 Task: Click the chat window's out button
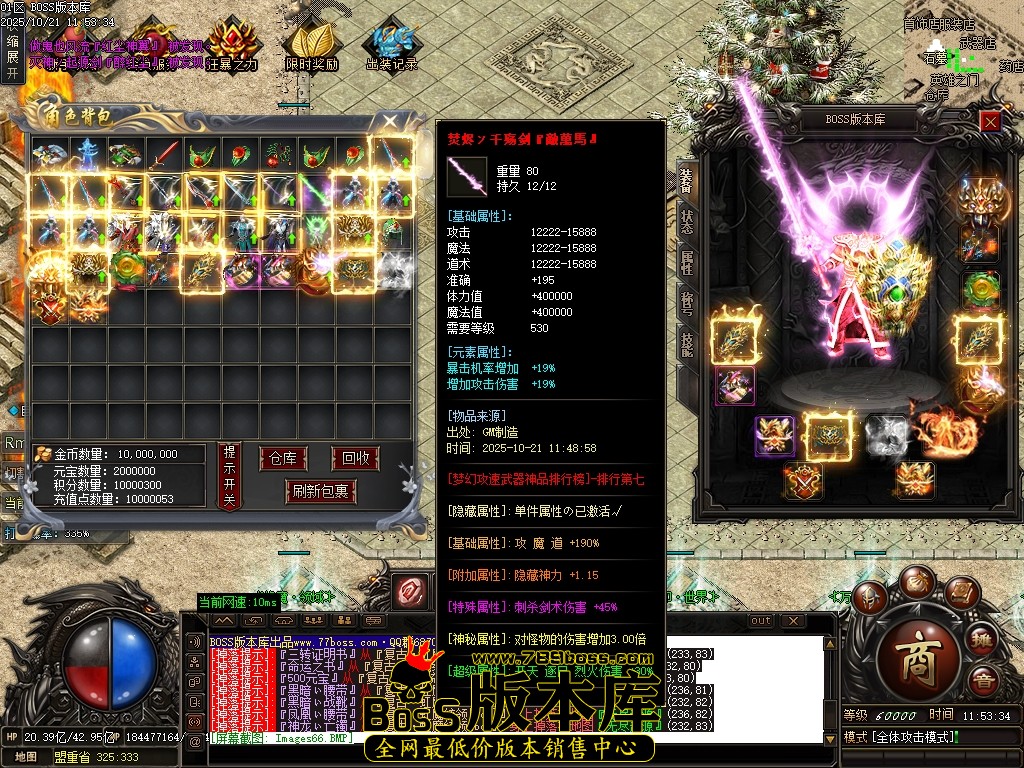coord(761,620)
